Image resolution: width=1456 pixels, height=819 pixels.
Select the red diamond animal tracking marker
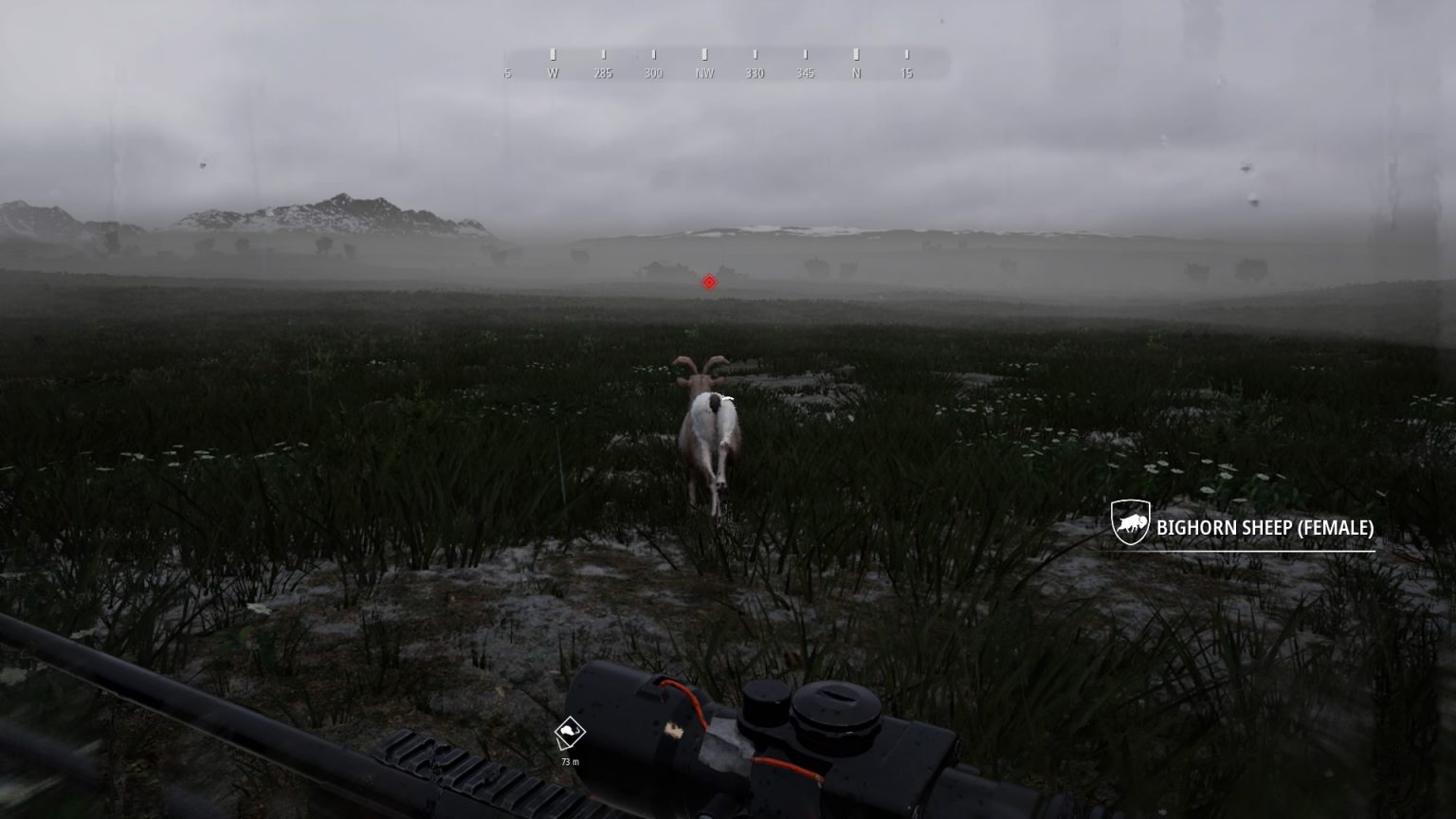coord(708,282)
